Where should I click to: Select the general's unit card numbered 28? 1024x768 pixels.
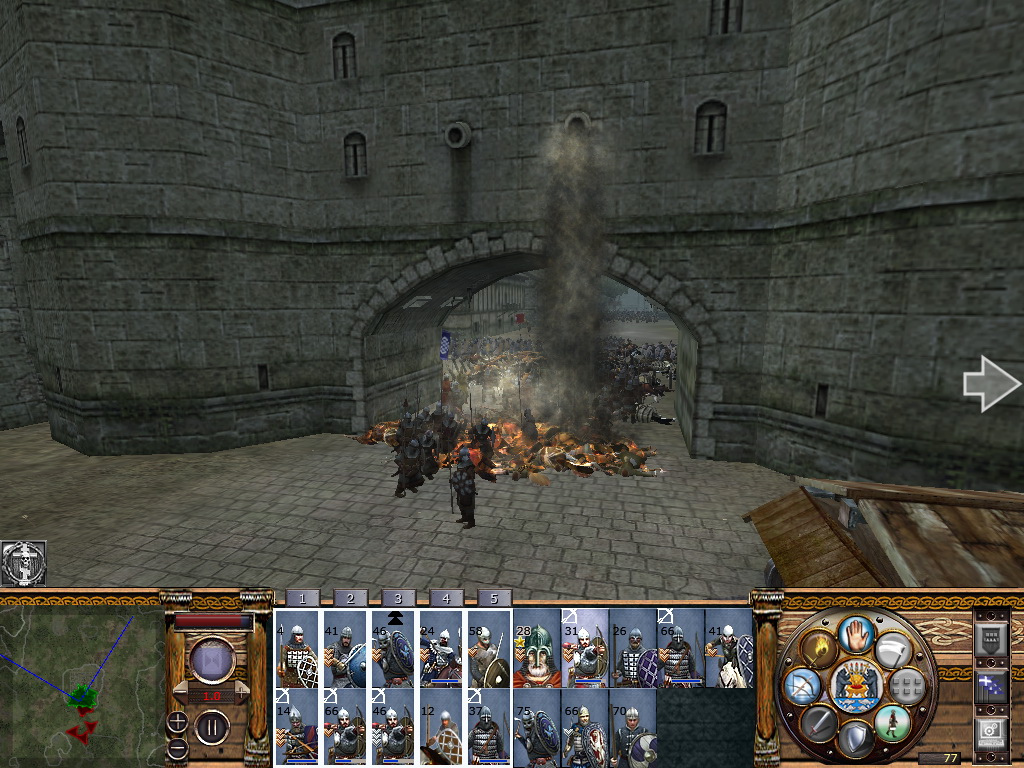tap(536, 650)
